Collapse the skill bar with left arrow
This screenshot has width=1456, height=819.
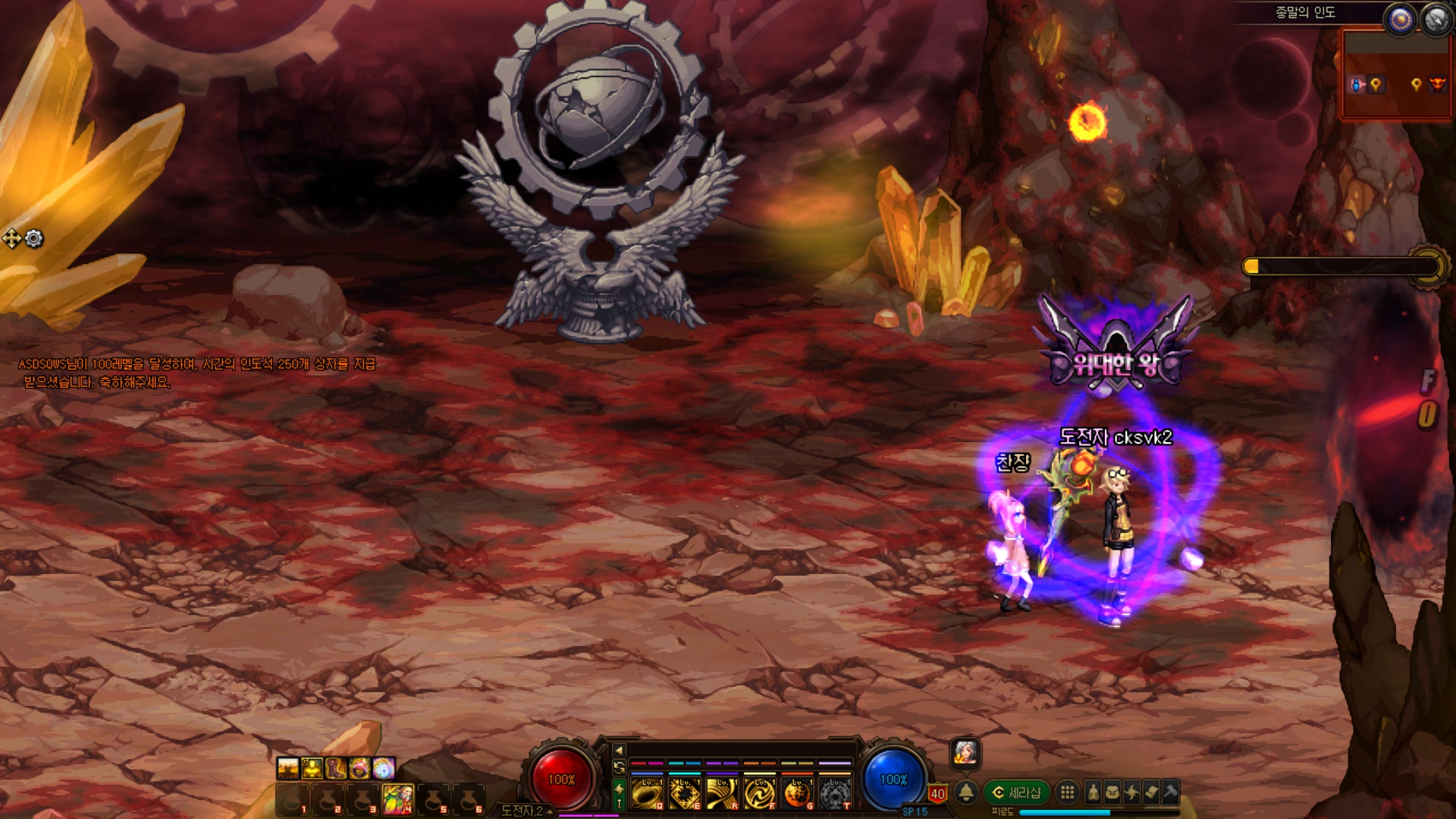tap(619, 750)
